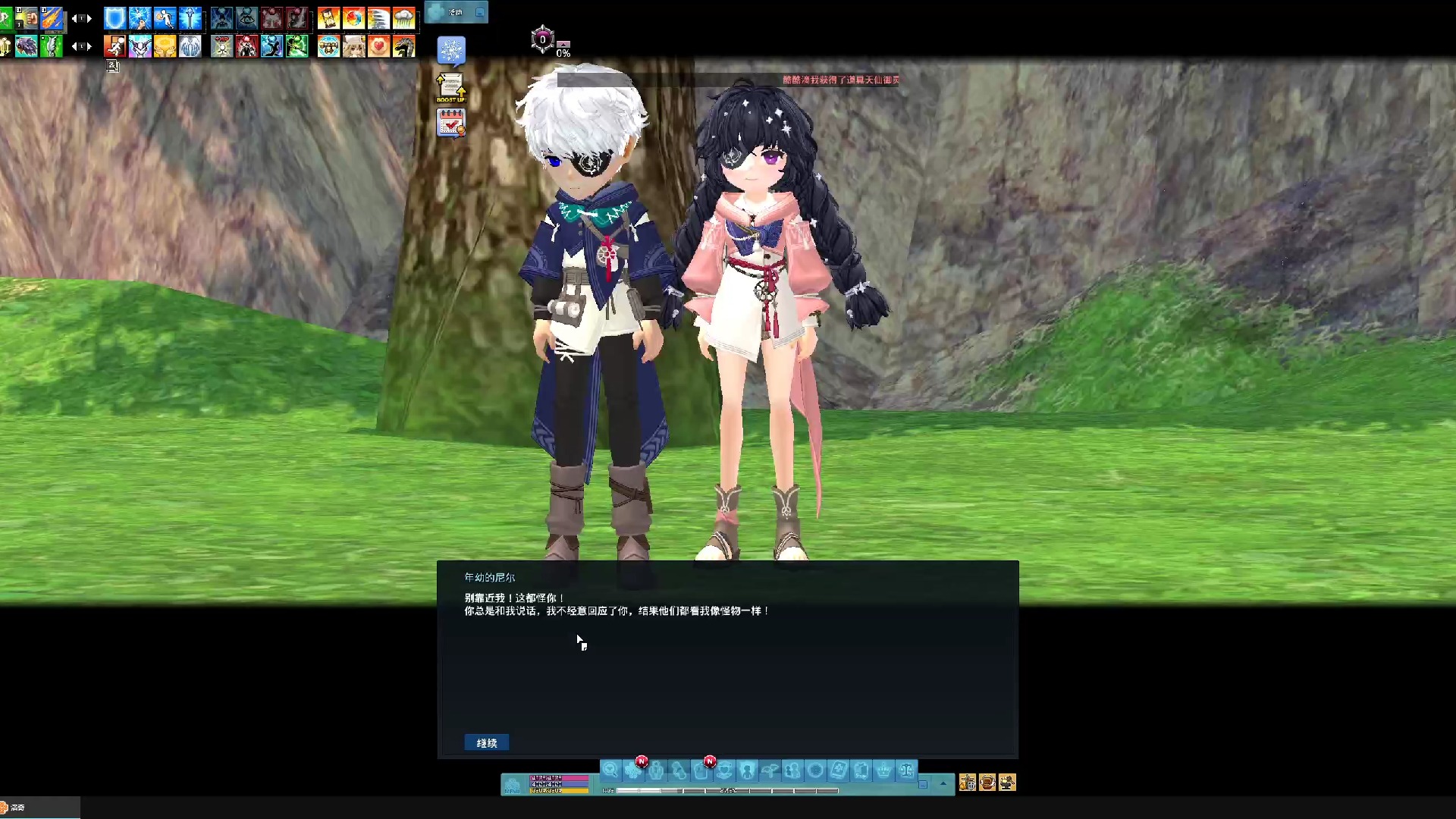Open the golden auction hammer icon
This screenshot has height=819, width=1456.
pyautogui.click(x=1006, y=783)
